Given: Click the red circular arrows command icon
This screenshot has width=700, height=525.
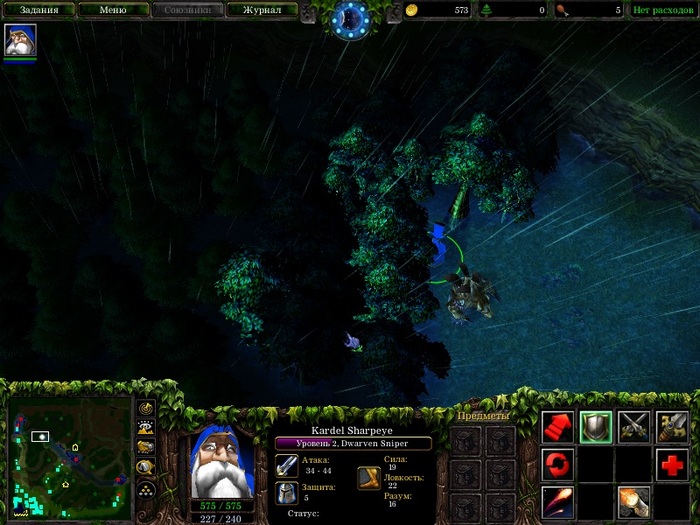Looking at the screenshot, I should (558, 464).
